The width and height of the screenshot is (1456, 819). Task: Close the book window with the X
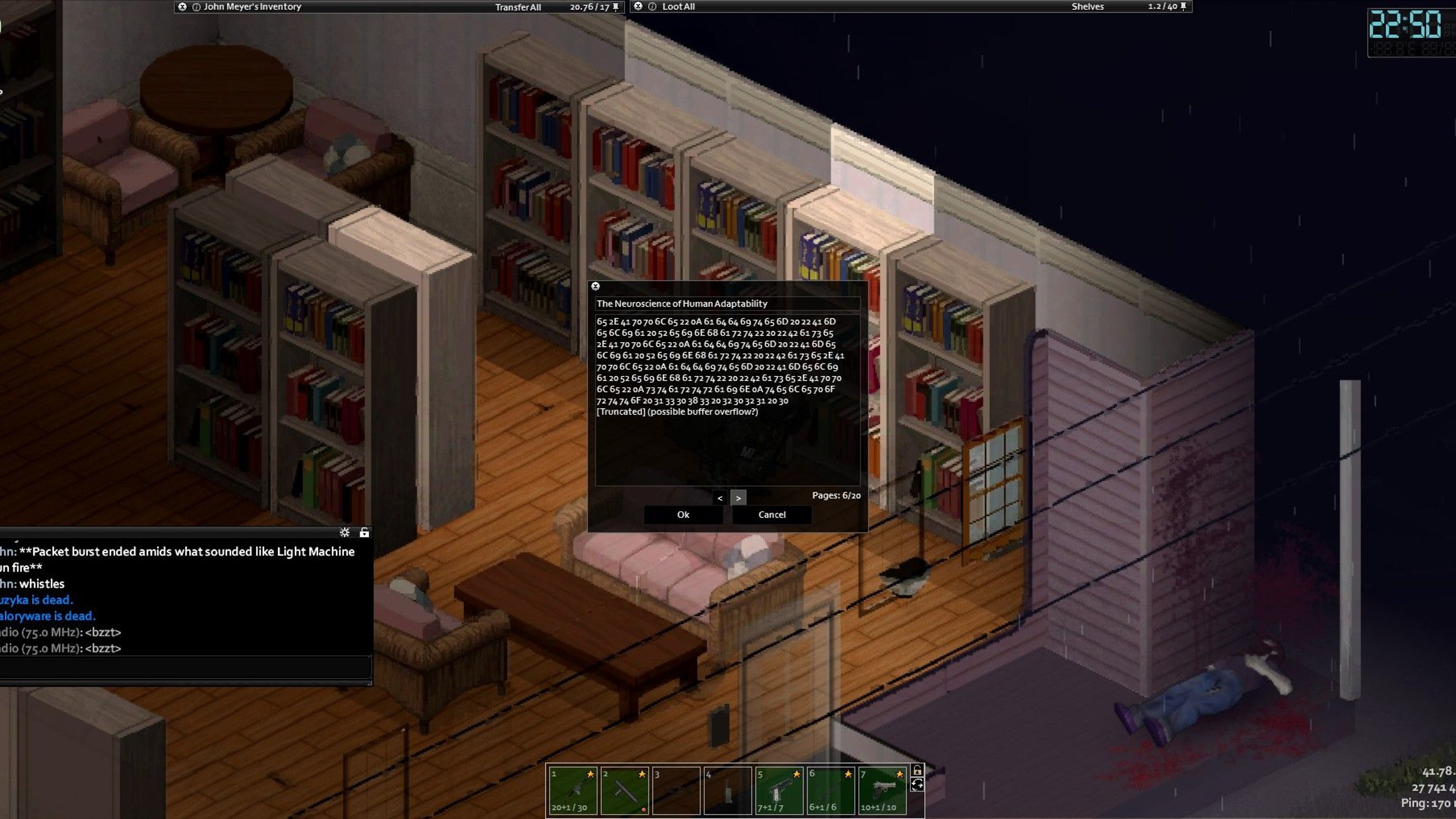[595, 286]
